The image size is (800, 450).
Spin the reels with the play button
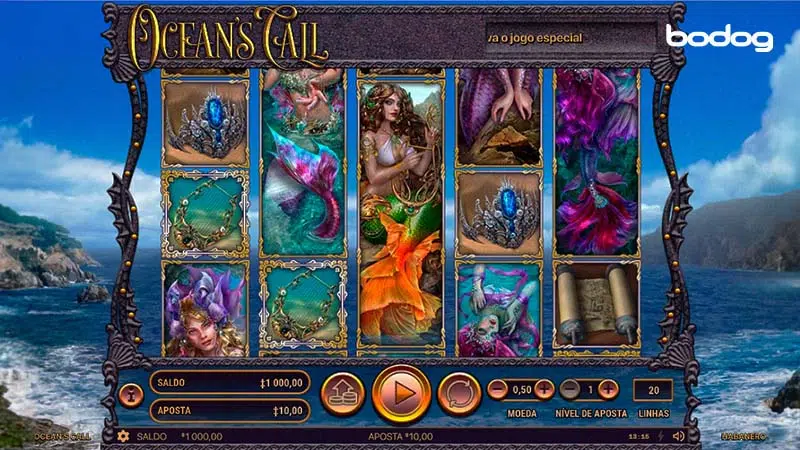pyautogui.click(x=401, y=393)
